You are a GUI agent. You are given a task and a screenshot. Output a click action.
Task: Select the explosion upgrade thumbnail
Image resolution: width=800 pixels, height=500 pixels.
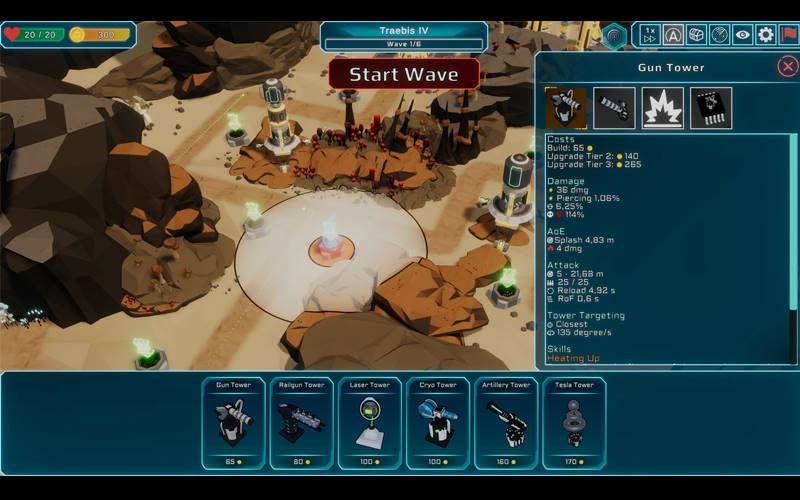(x=662, y=108)
